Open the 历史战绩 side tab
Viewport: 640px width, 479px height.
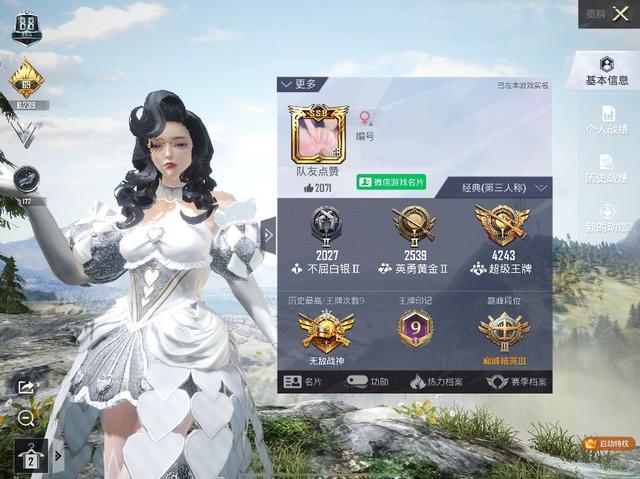pyautogui.click(x=606, y=169)
